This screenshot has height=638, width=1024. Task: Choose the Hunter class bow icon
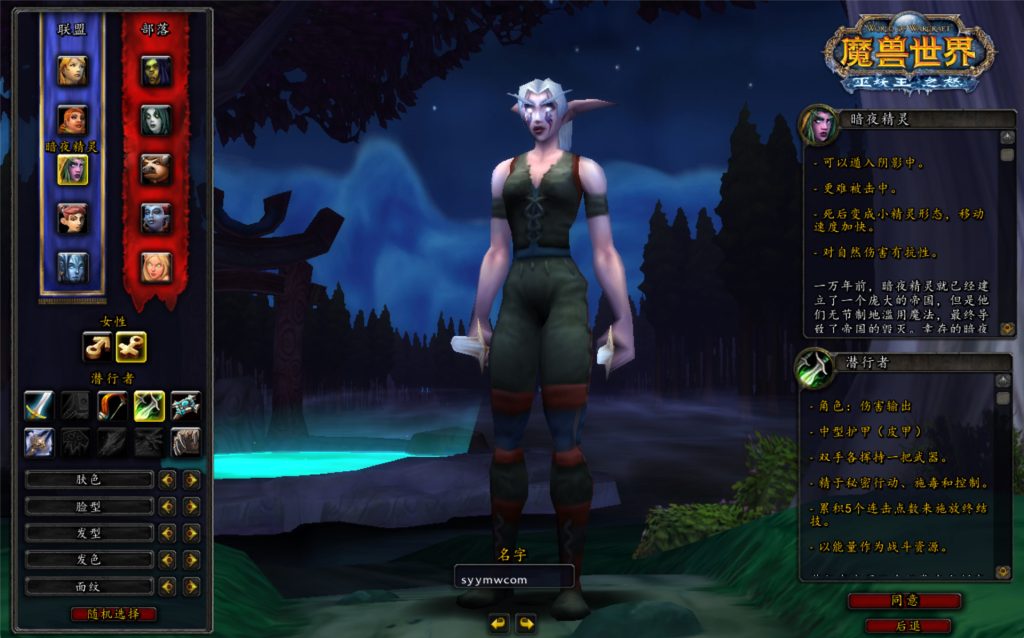112,405
